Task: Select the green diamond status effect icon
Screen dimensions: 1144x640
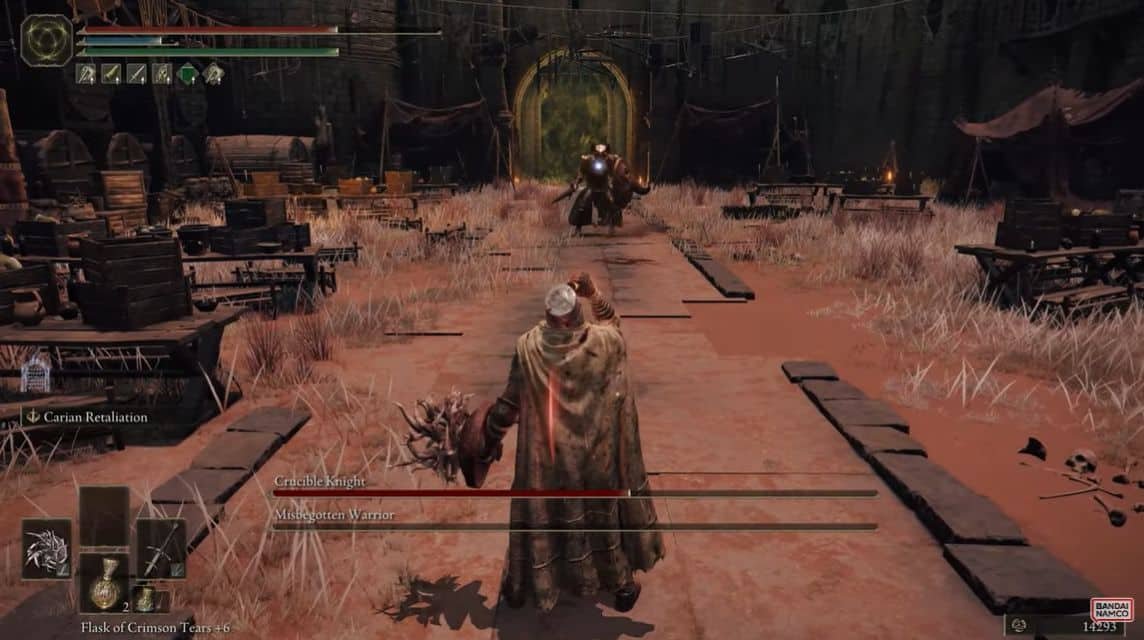Action: click(x=187, y=73)
